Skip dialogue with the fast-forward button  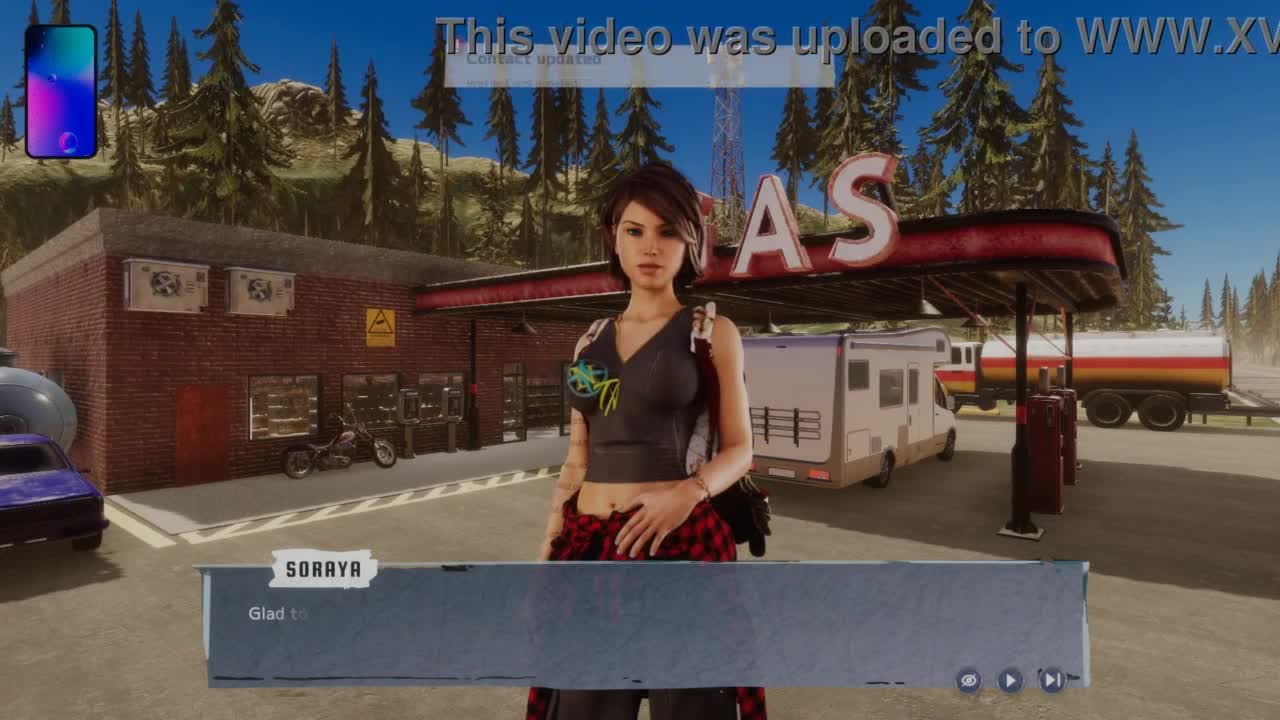[1052, 680]
